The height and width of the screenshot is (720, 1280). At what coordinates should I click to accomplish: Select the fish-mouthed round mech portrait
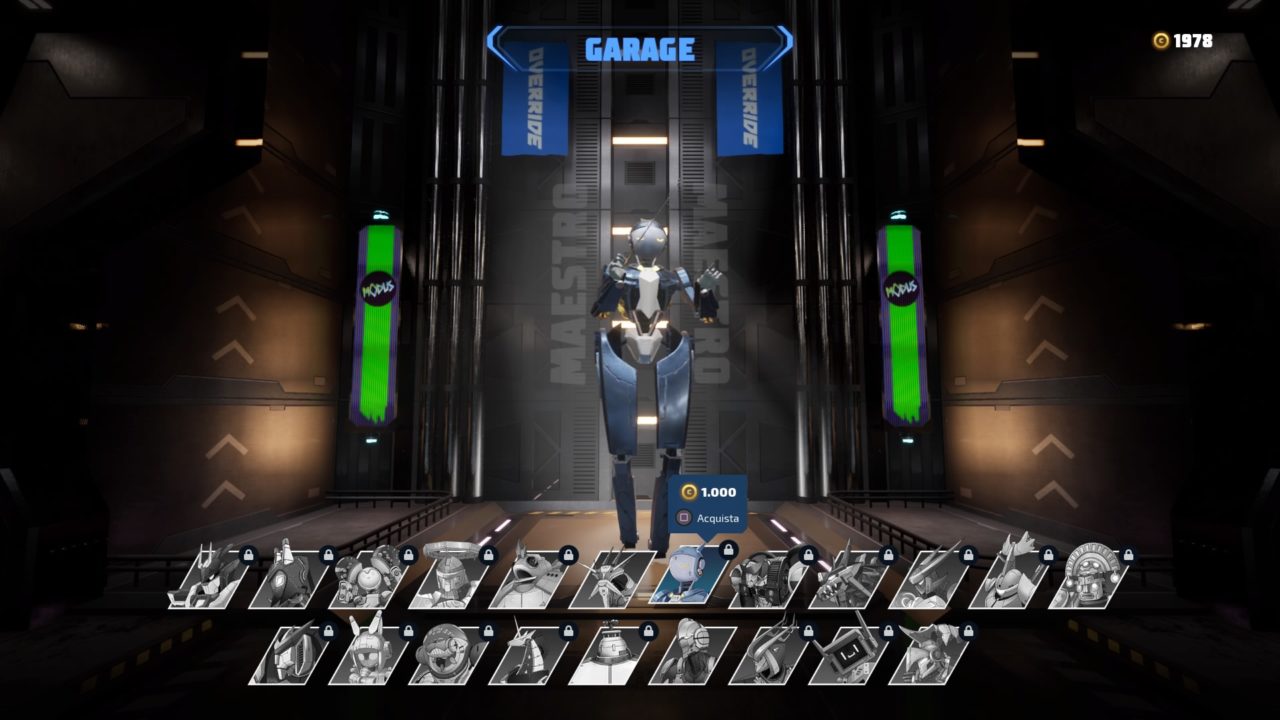click(451, 656)
